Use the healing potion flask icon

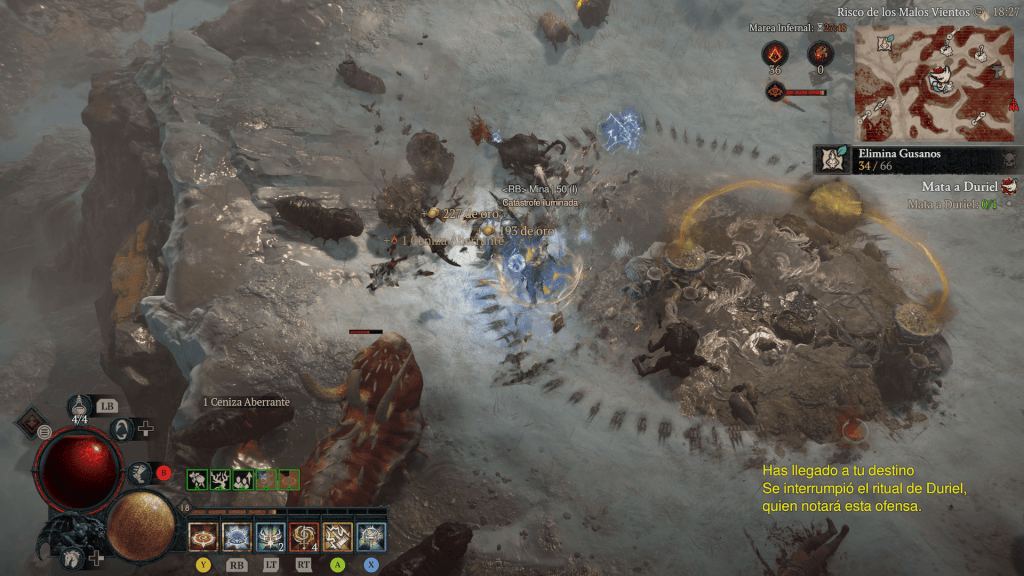[81, 406]
